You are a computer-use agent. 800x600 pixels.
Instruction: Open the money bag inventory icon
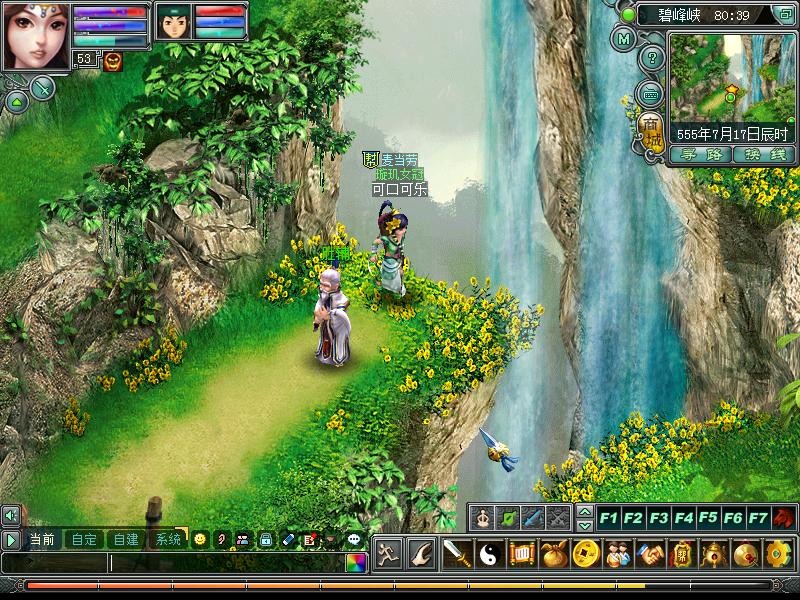point(555,552)
